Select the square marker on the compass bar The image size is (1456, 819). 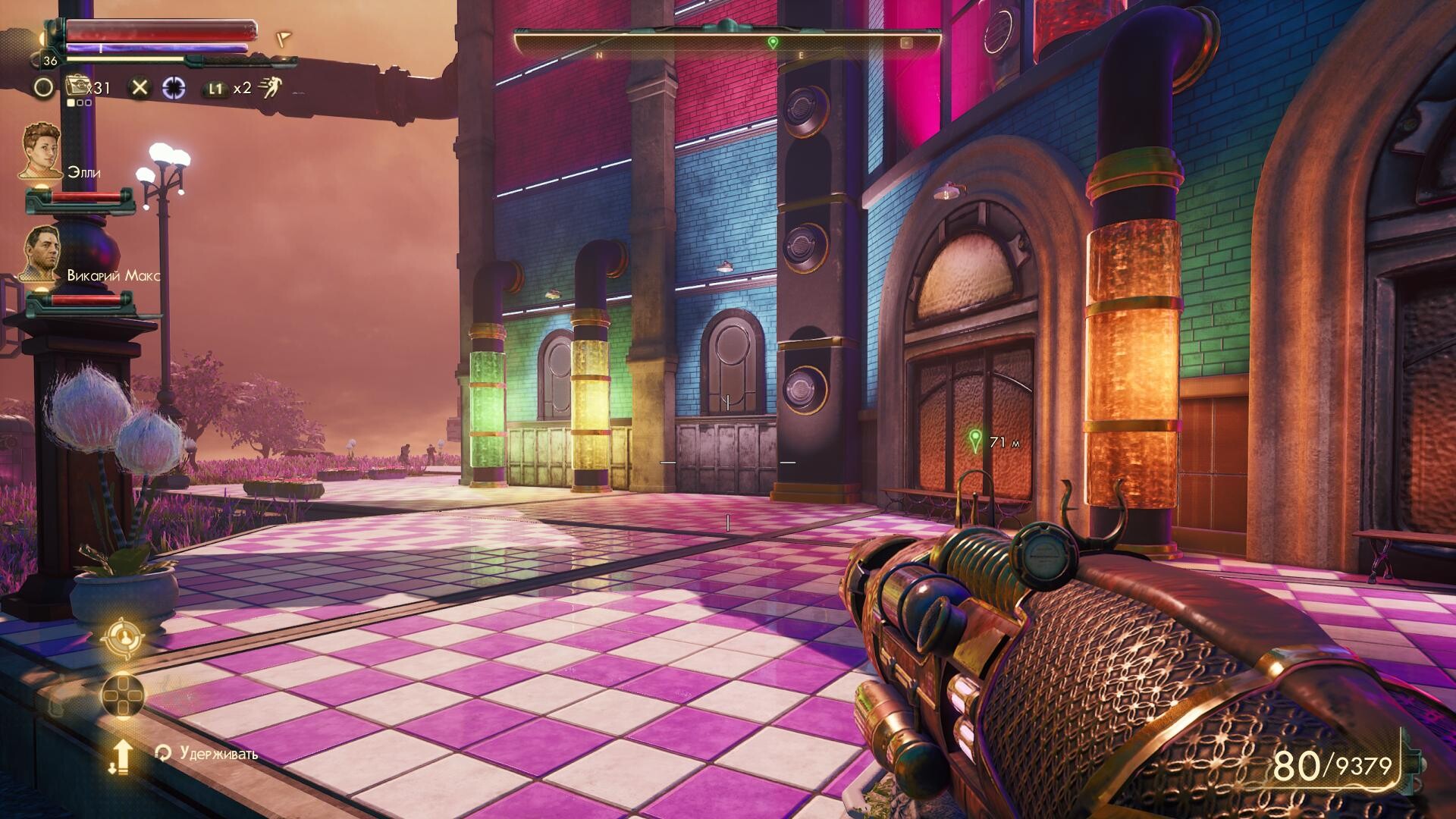[x=905, y=43]
